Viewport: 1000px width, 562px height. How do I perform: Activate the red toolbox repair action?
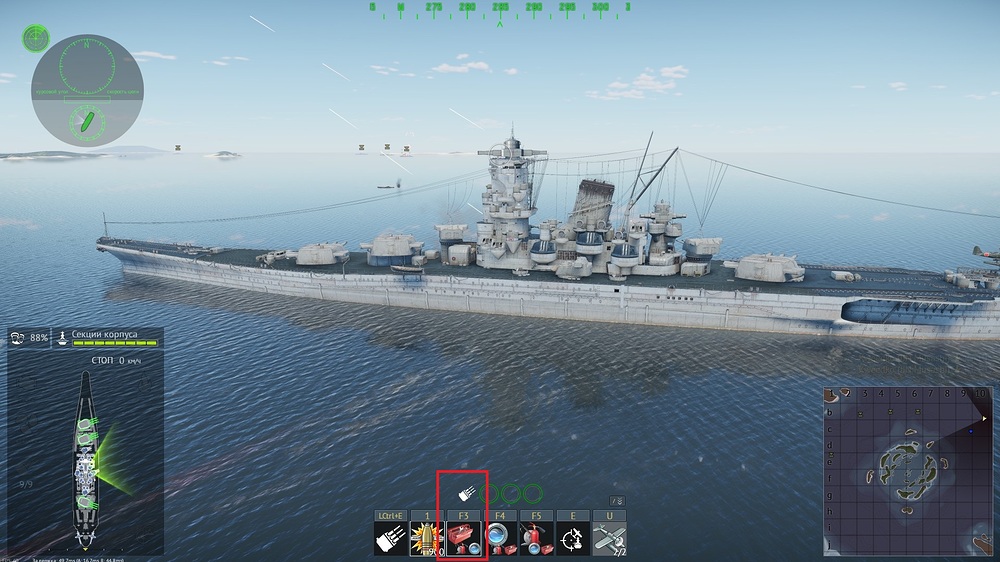(x=463, y=539)
